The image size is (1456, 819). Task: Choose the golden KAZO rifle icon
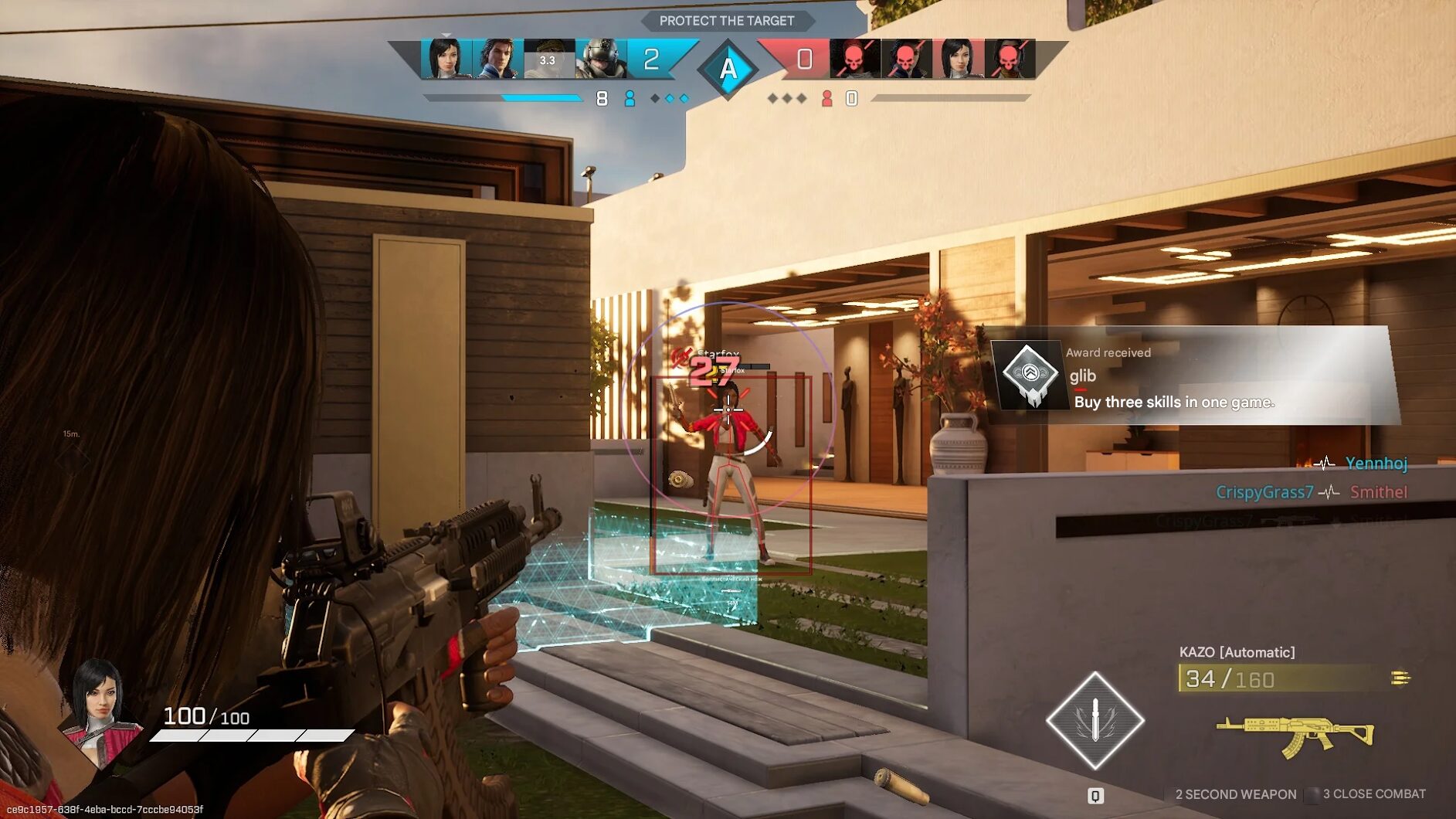(x=1295, y=734)
